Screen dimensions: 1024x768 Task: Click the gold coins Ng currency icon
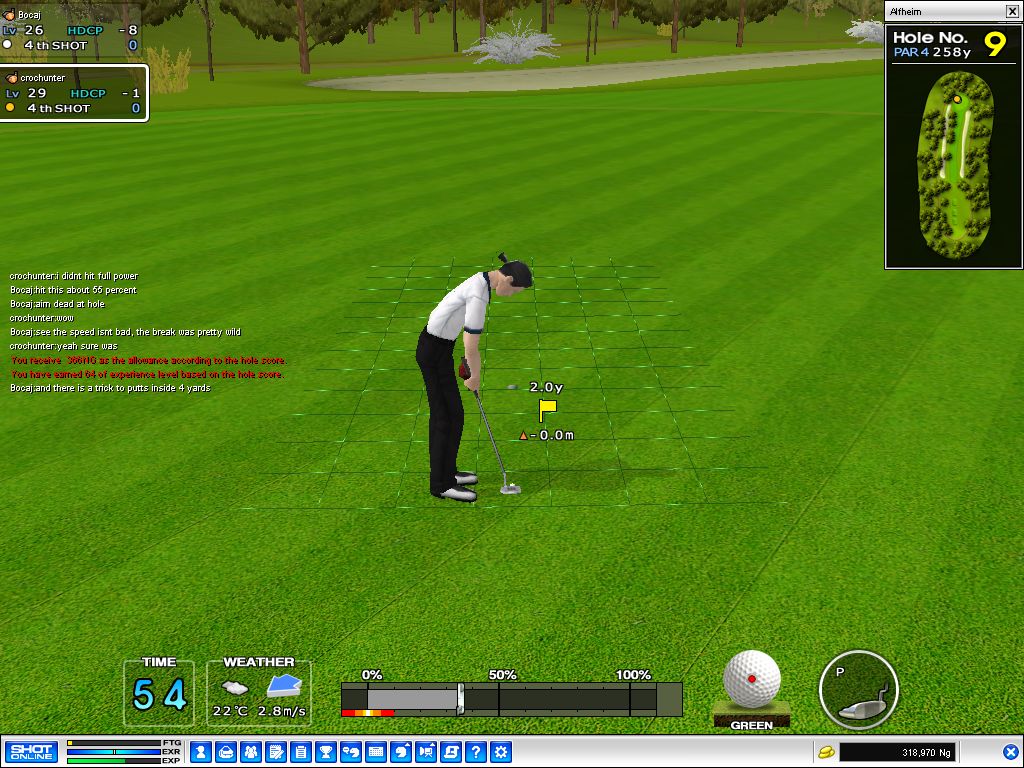click(827, 752)
